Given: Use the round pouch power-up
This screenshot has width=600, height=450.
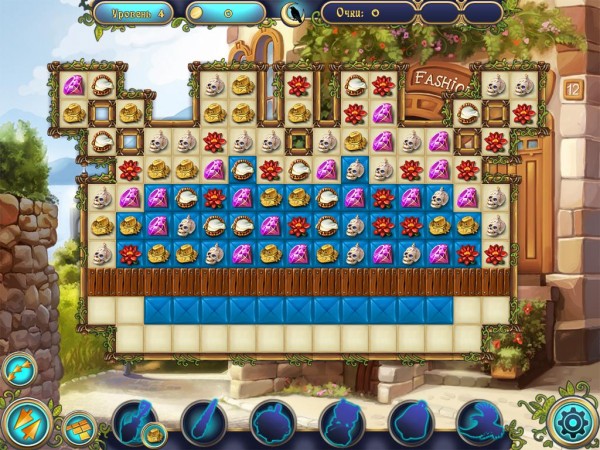Looking at the screenshot, I should pos(272,422).
